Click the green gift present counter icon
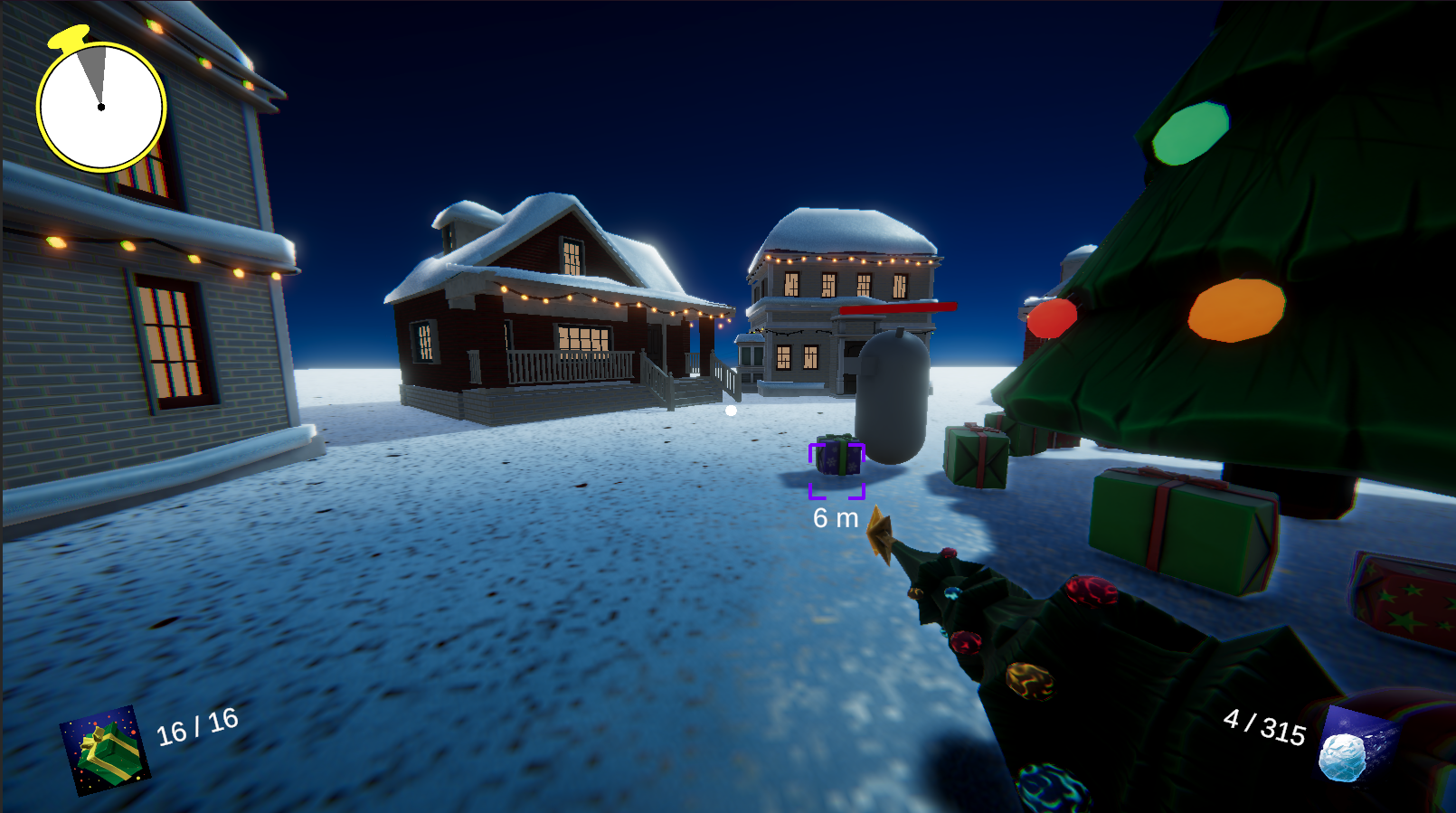 (x=105, y=751)
